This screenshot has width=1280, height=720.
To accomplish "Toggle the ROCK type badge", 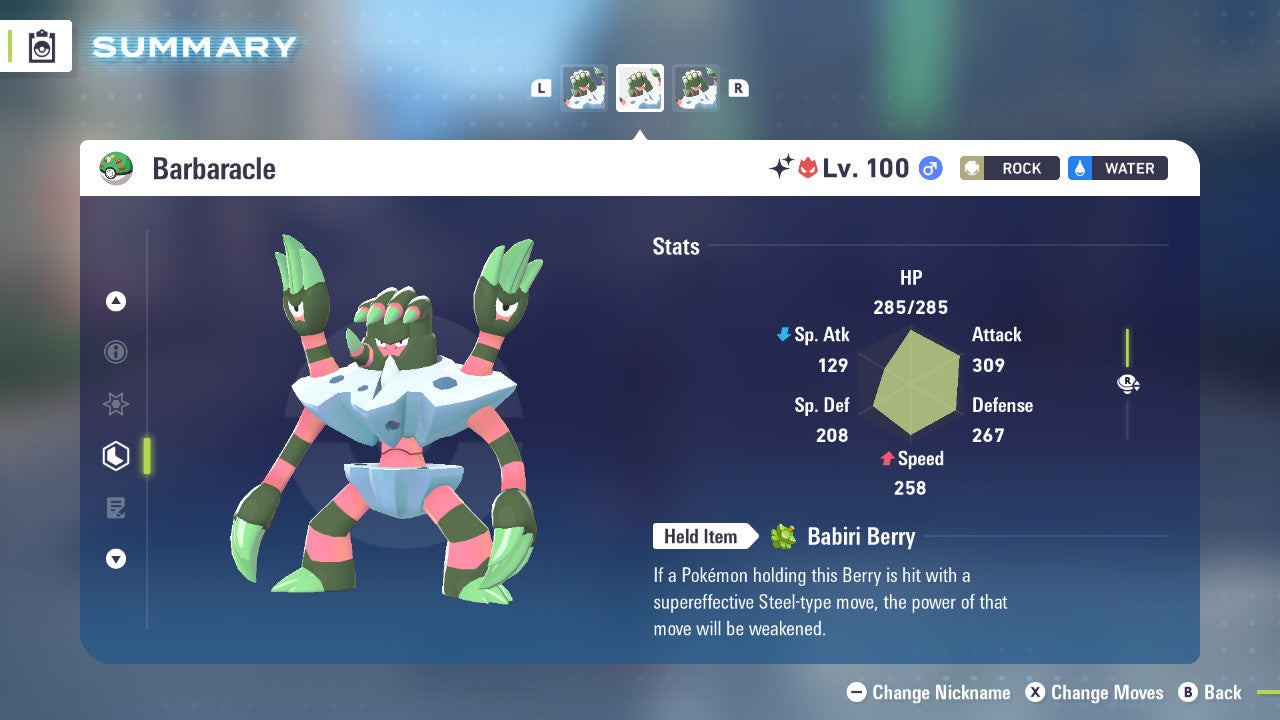I will pos(1010,168).
